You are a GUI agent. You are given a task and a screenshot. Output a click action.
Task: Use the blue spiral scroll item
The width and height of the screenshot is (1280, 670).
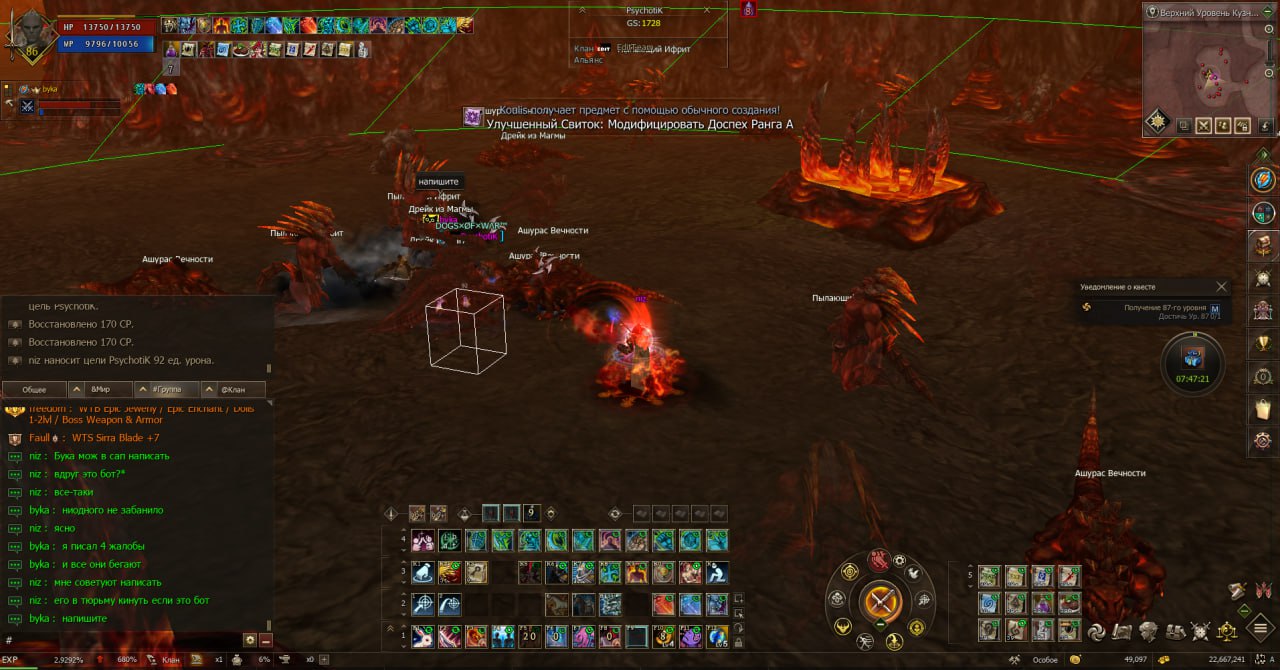click(x=988, y=603)
